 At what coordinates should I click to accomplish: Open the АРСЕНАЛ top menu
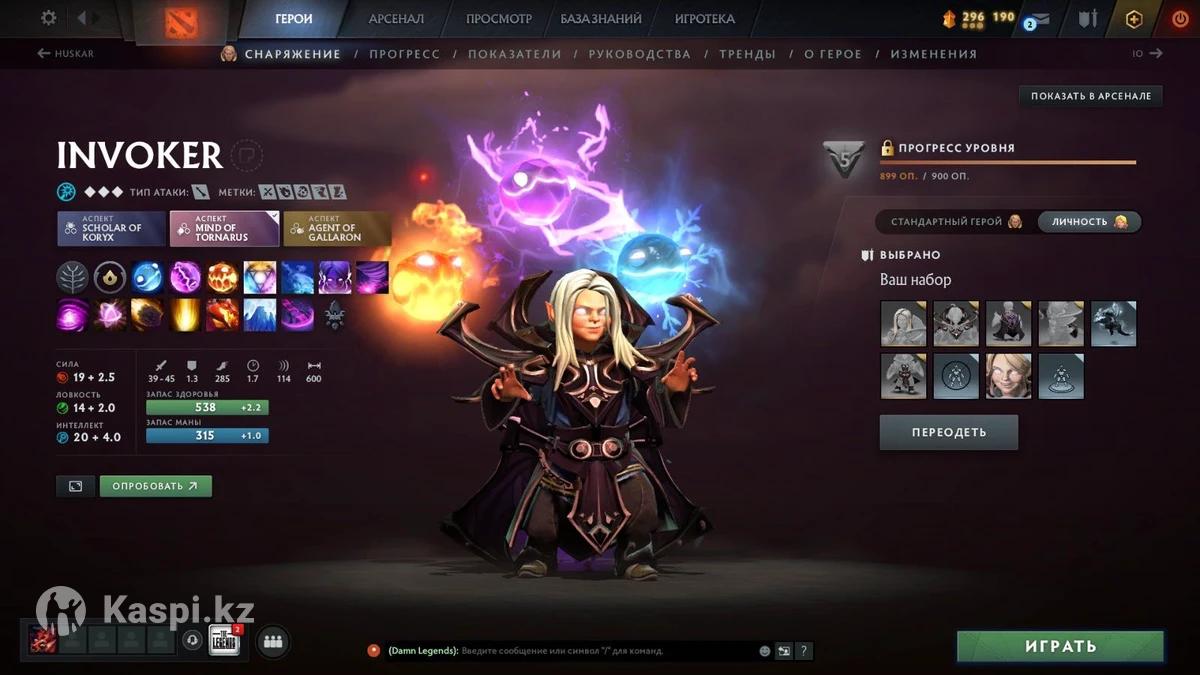pyautogui.click(x=396, y=19)
